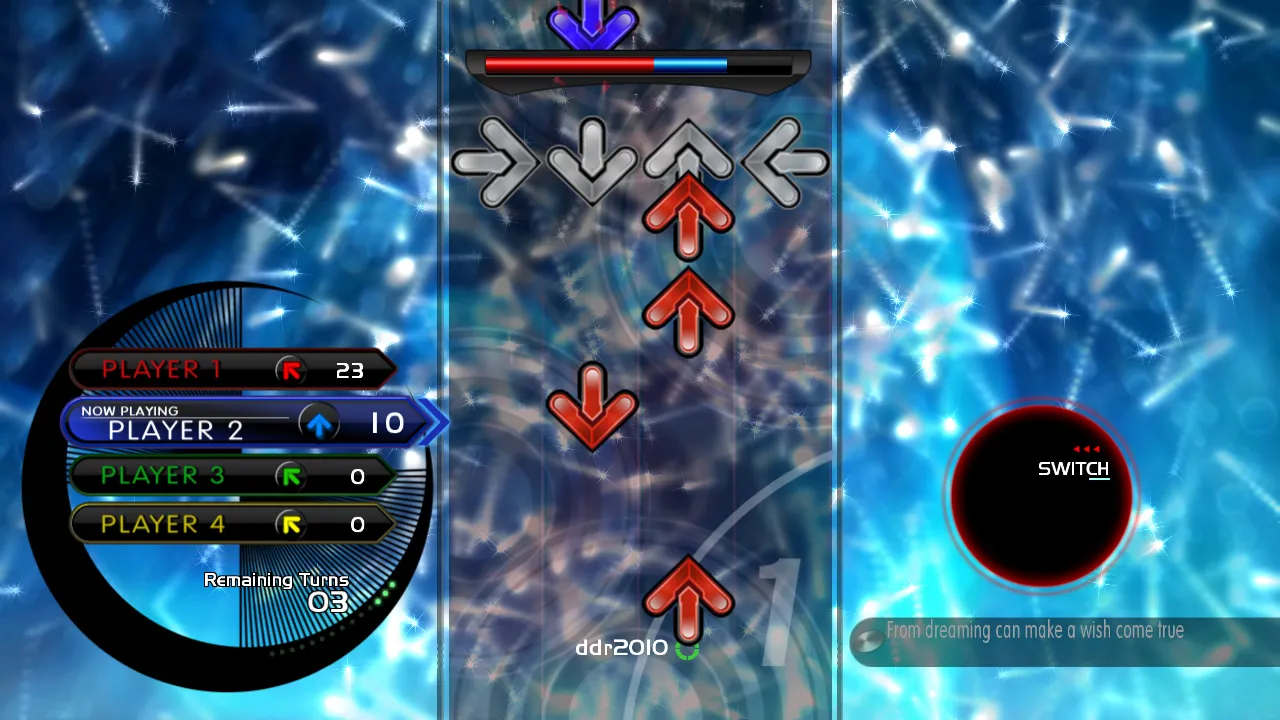Select the PLAYER 4 entry in the roster
Screen dimensions: 1280x720
(x=230, y=524)
